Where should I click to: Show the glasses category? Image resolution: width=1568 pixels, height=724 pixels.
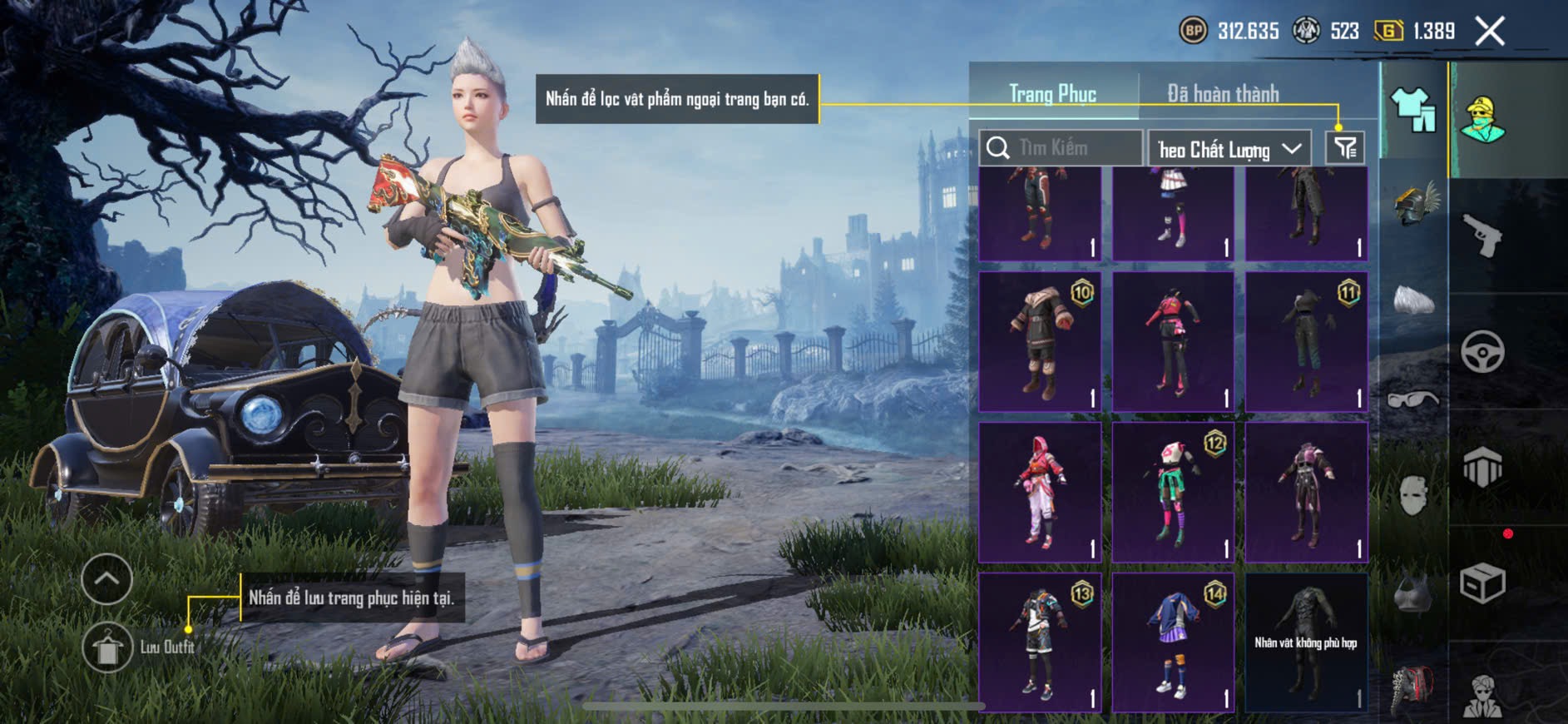click(x=1413, y=399)
